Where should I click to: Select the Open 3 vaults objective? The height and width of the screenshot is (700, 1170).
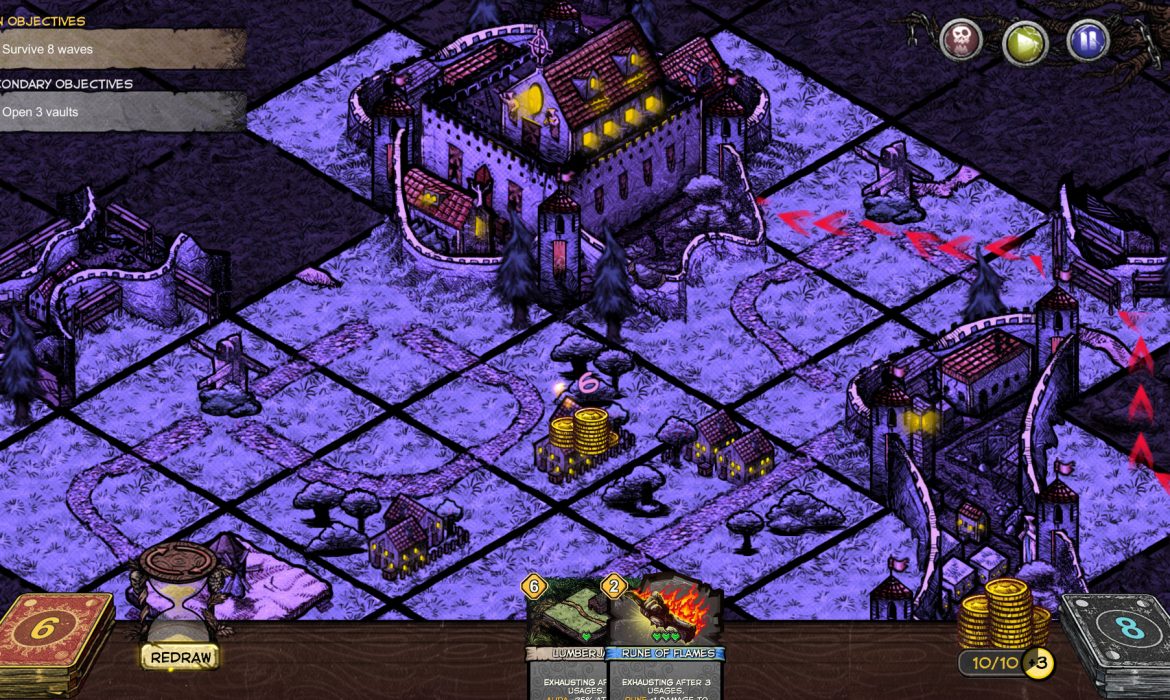[x=120, y=112]
